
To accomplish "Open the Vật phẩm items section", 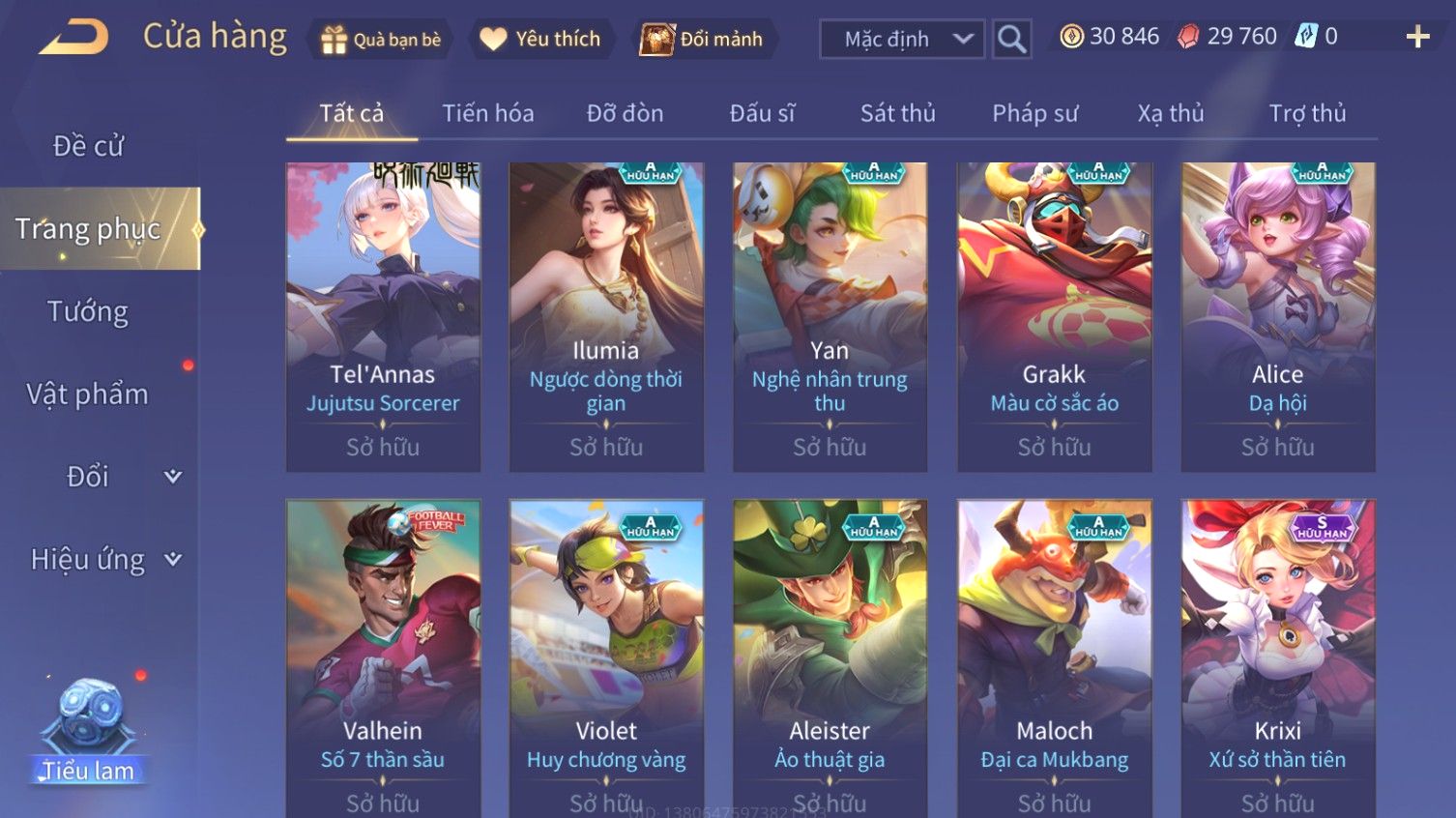I will 88,394.
